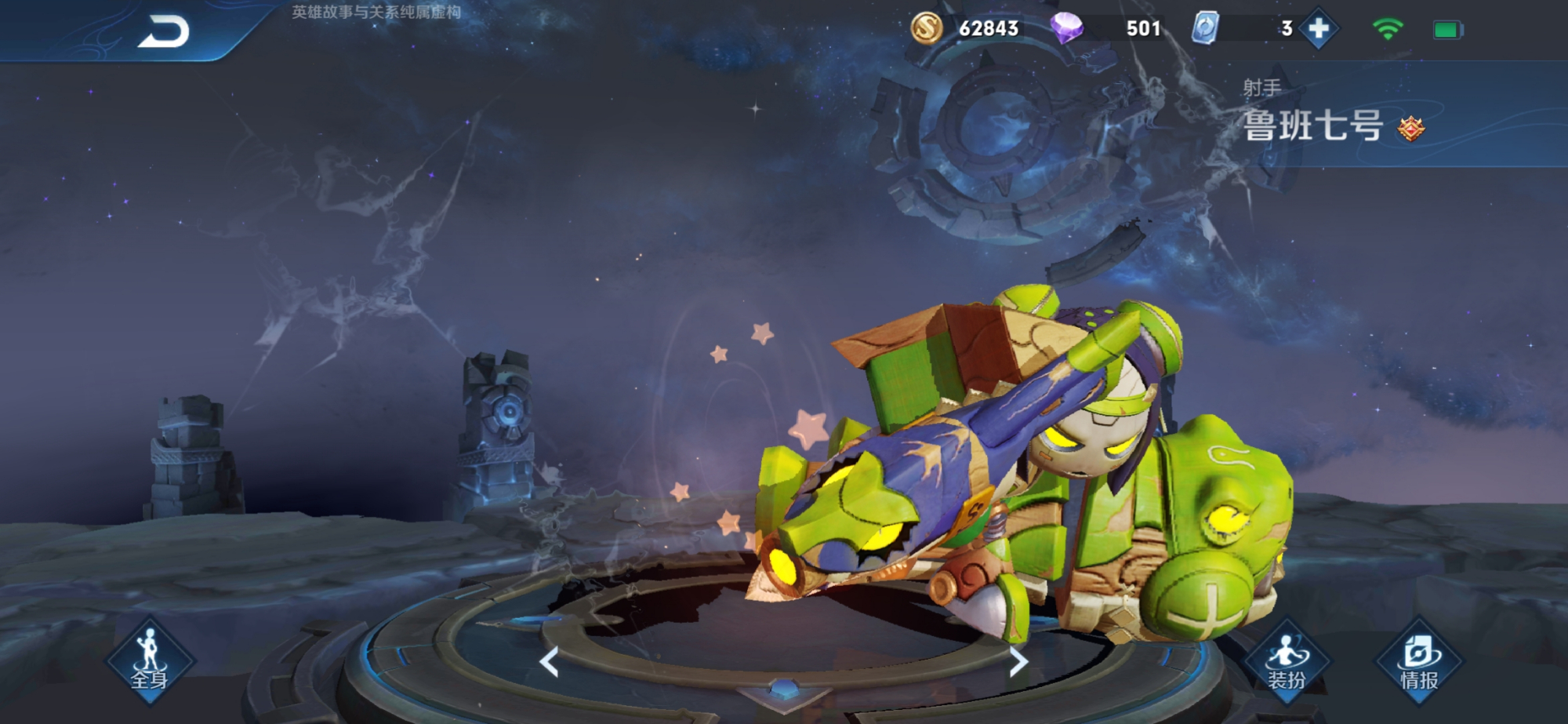Open the 全身 full body view
The image size is (1568, 724).
pos(149,660)
